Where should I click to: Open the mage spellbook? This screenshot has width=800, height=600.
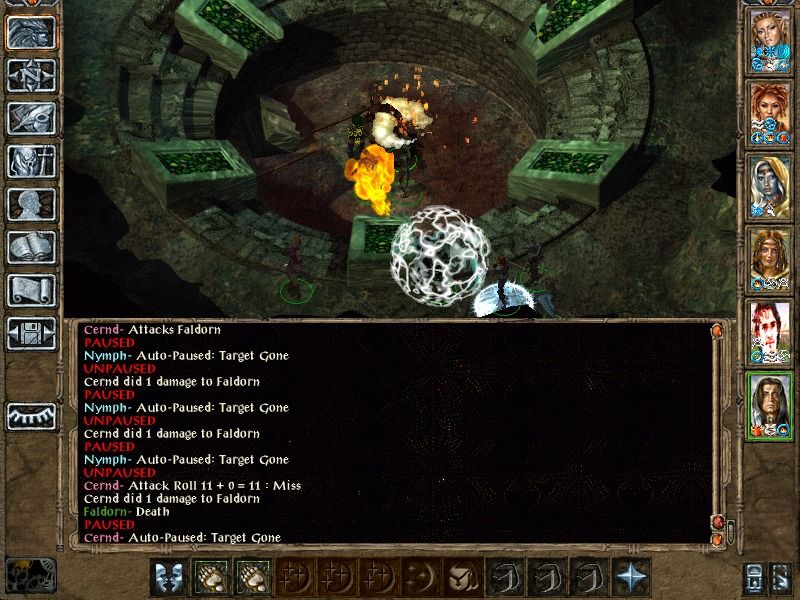click(x=31, y=247)
